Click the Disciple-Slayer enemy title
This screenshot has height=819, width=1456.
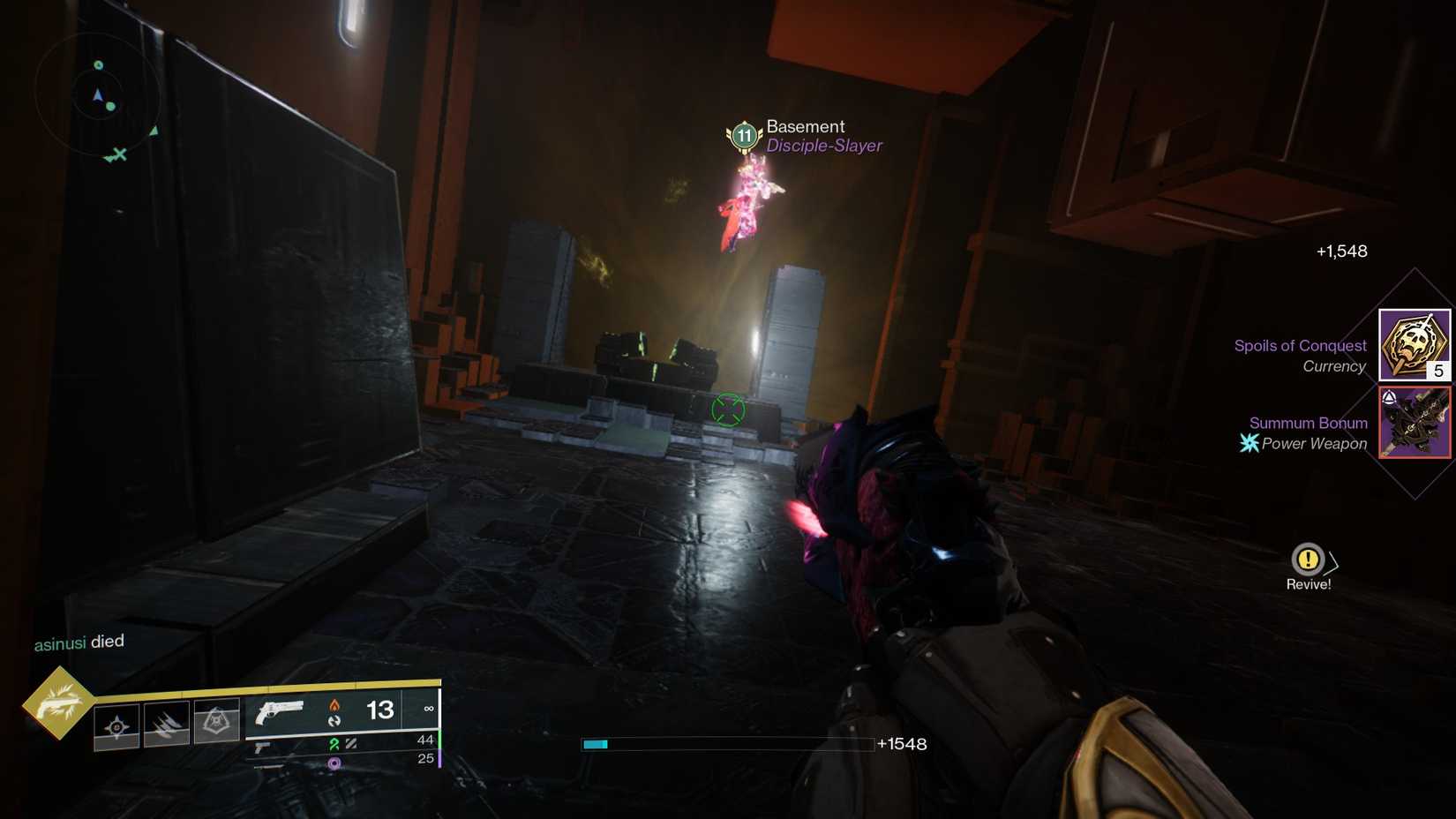point(823,146)
